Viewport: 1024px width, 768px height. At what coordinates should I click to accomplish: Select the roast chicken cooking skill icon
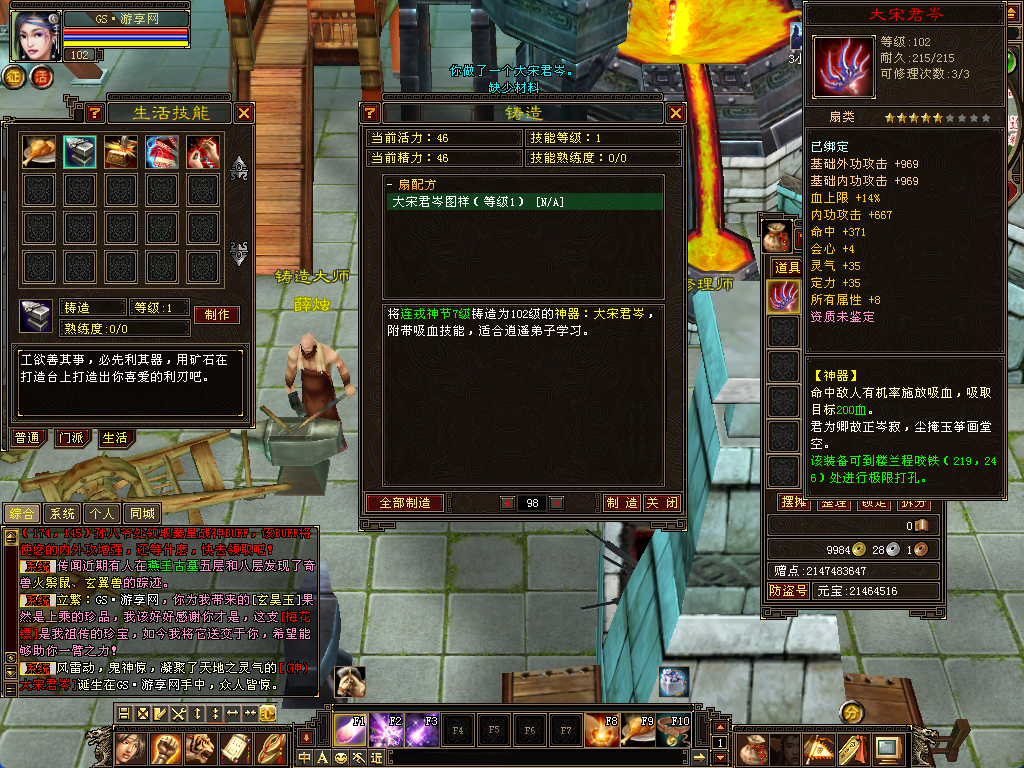click(x=39, y=151)
